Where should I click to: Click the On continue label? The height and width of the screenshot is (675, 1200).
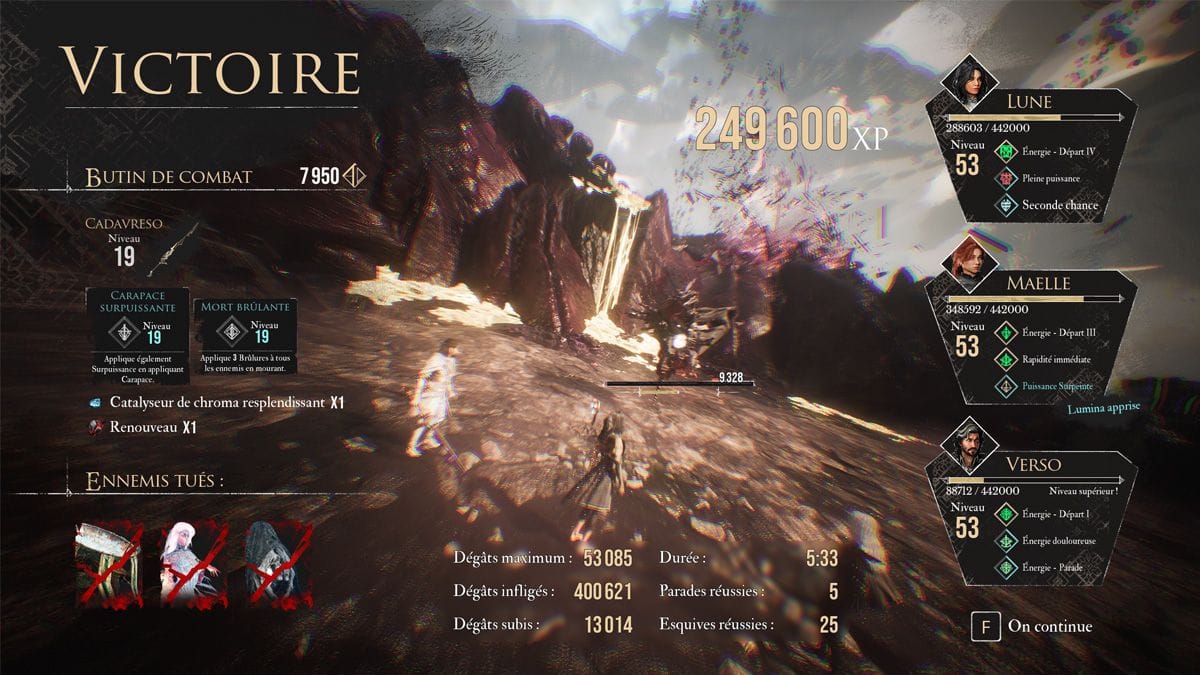[x=1049, y=627]
